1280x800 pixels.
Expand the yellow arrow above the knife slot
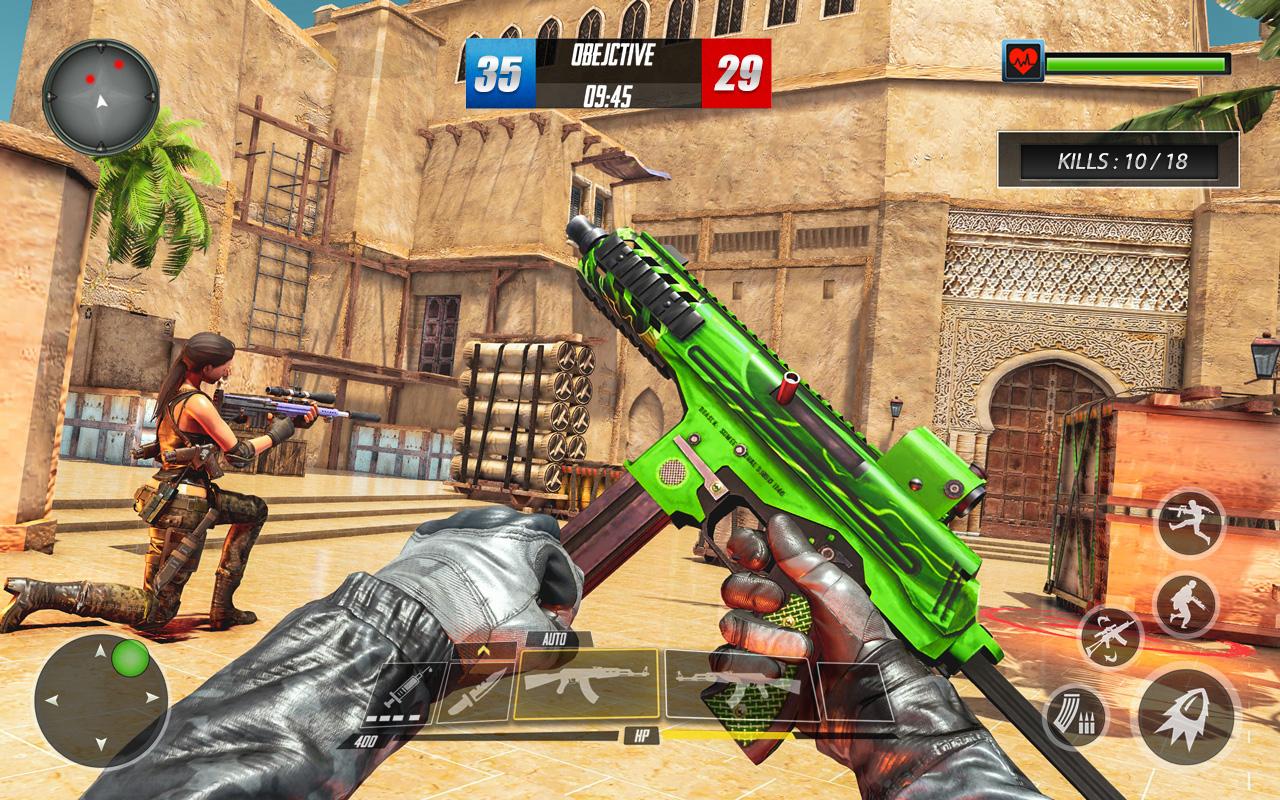coord(483,650)
